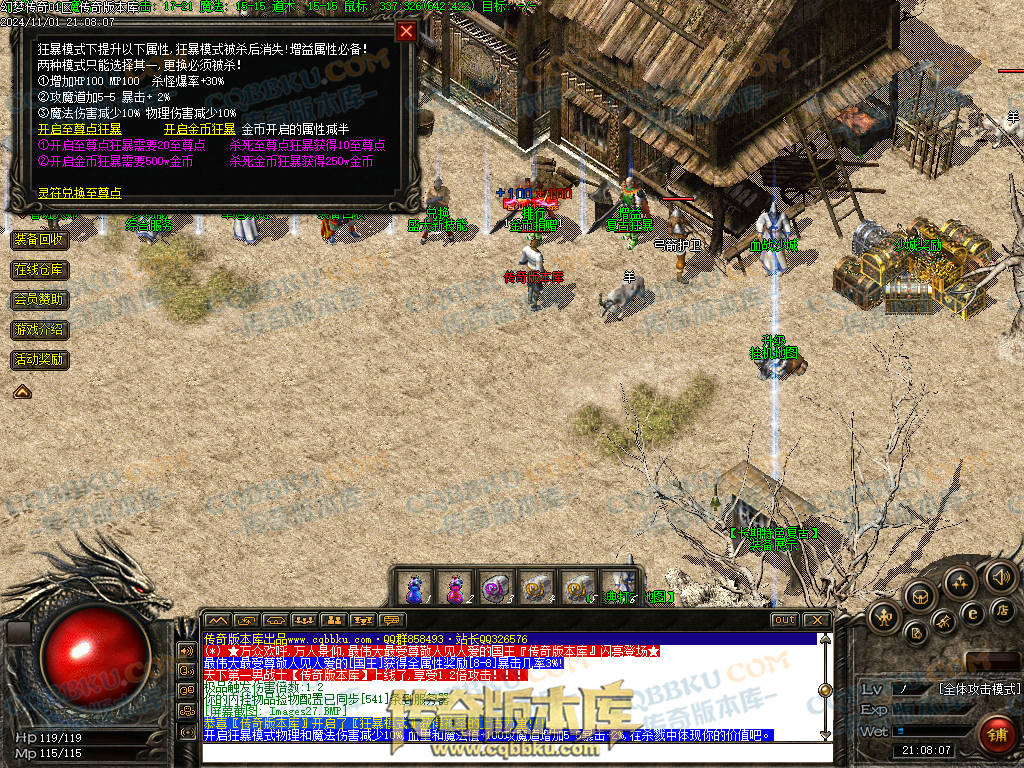Open 活动奖励 event rewards
The width and height of the screenshot is (1024, 768).
pos(39,360)
